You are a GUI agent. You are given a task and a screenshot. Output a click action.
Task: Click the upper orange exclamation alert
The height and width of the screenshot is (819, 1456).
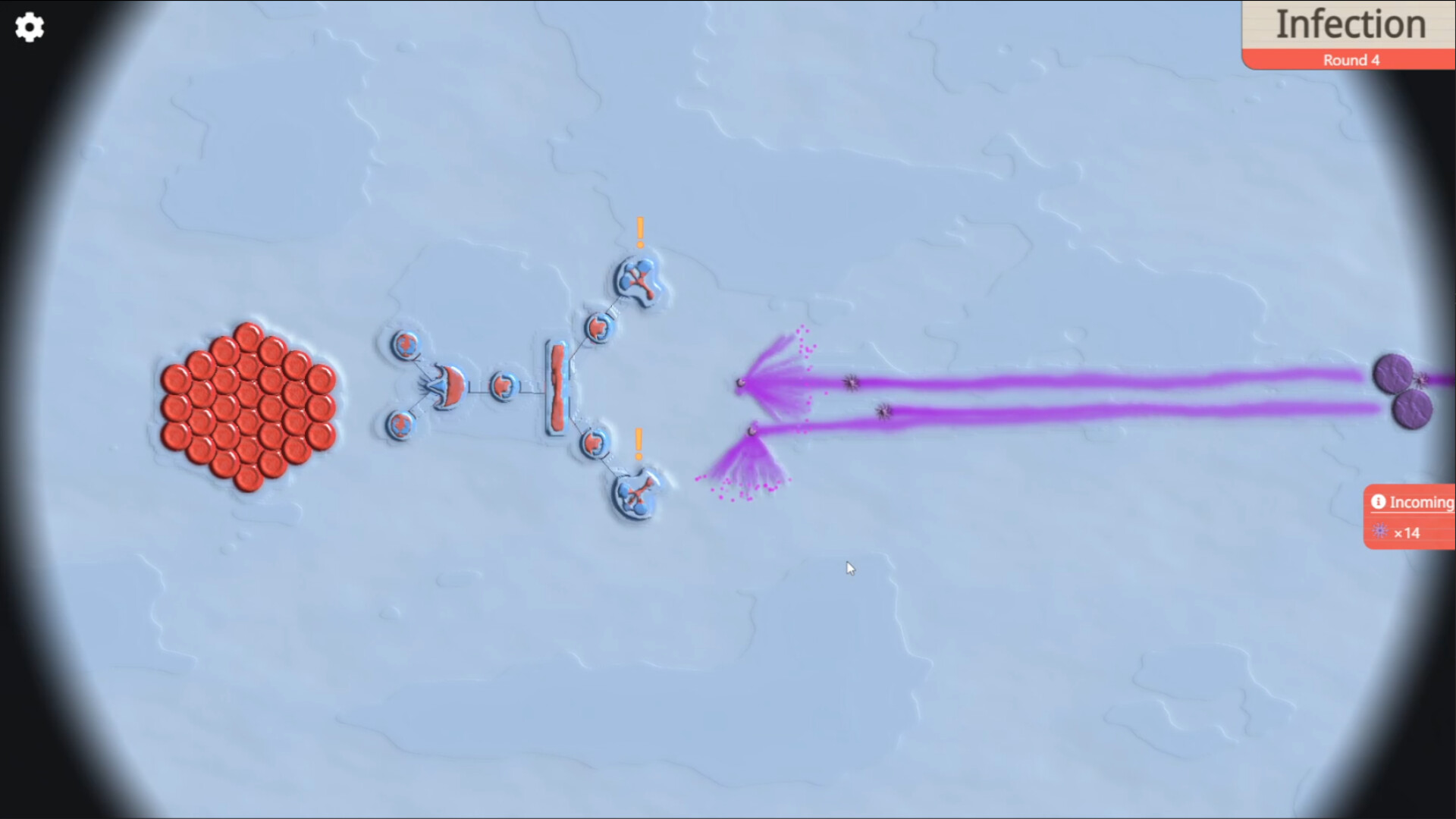pyautogui.click(x=639, y=230)
